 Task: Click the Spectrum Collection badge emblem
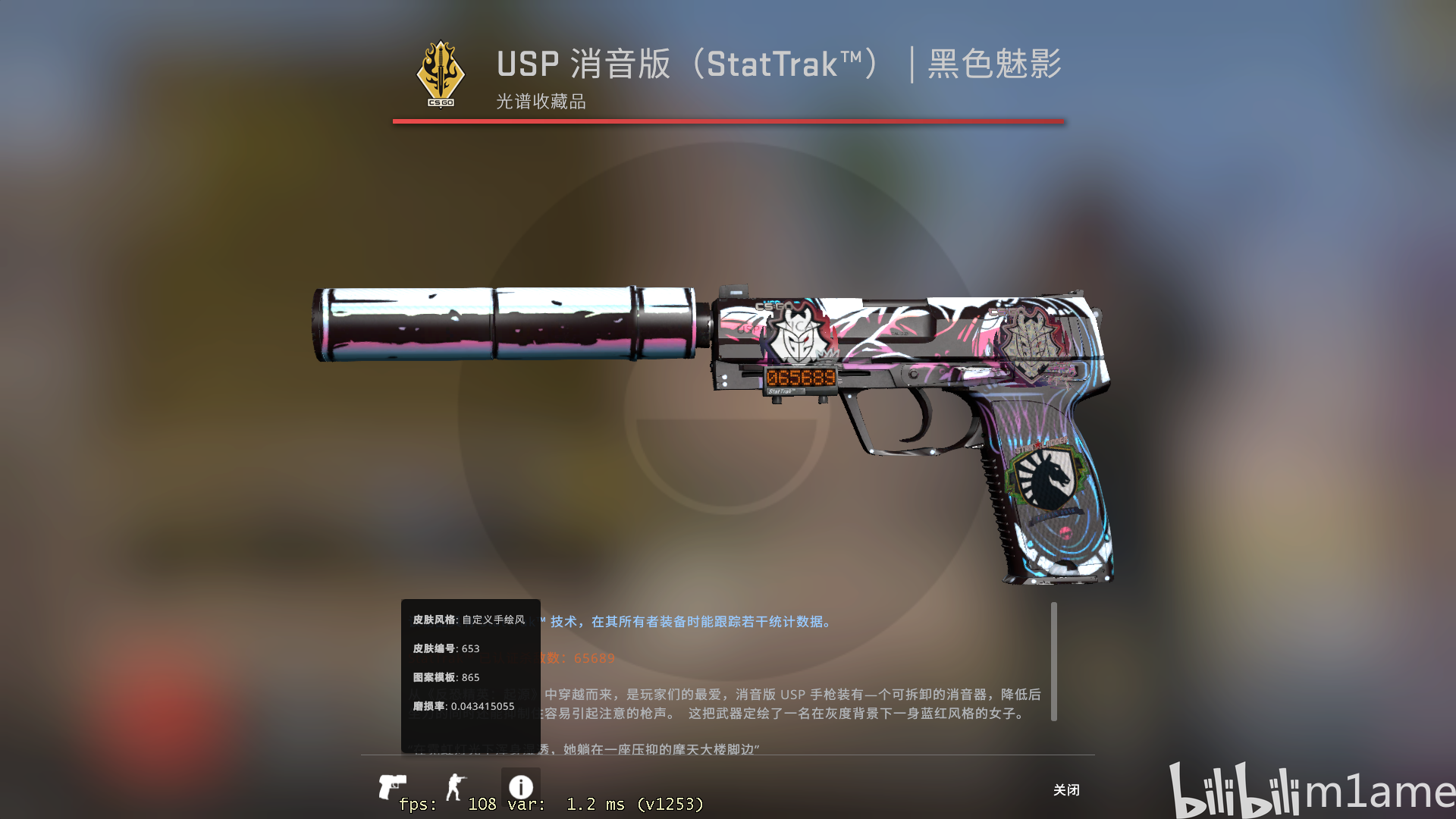coord(440,74)
